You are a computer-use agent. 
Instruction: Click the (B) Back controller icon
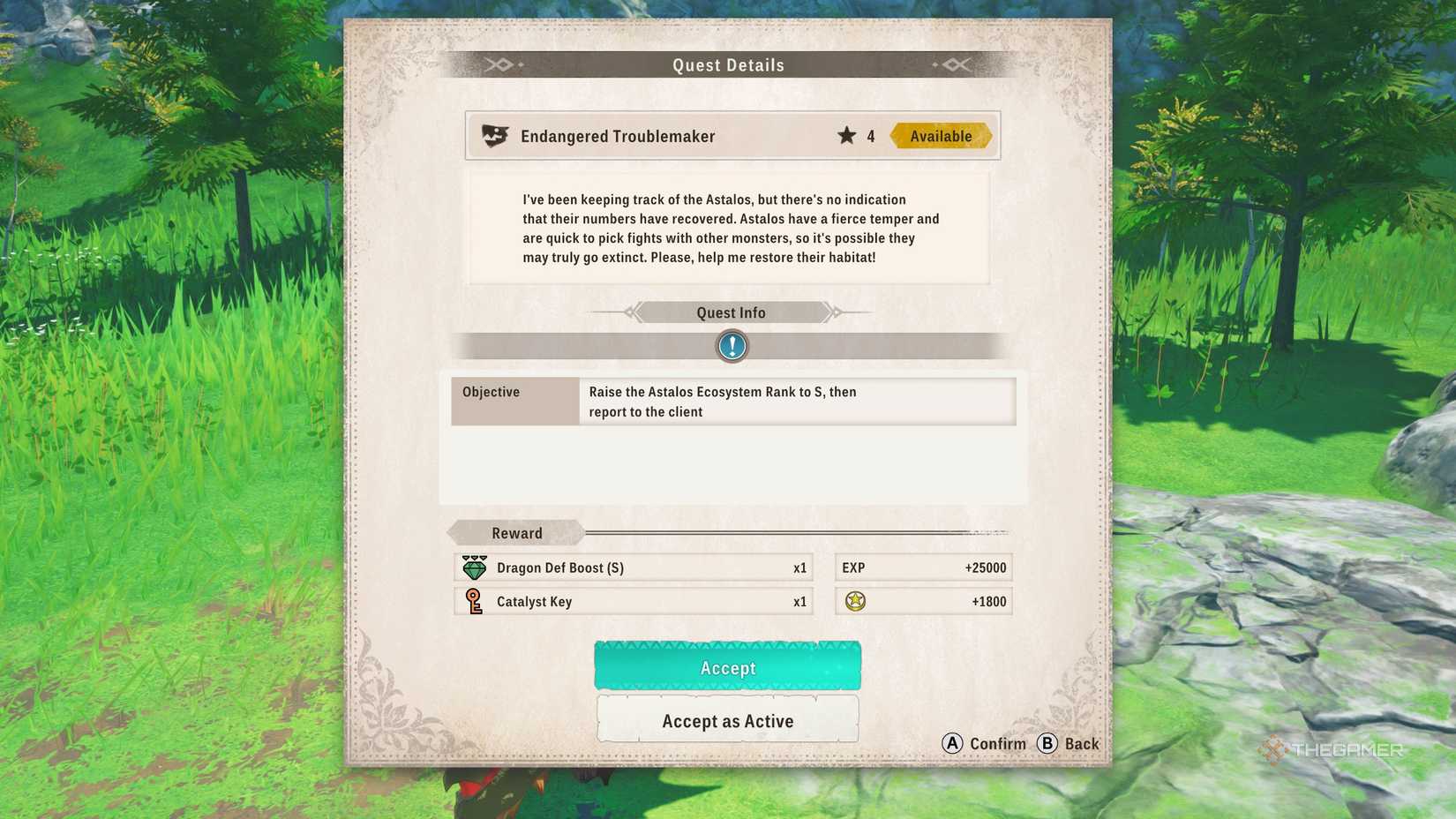click(x=1048, y=744)
